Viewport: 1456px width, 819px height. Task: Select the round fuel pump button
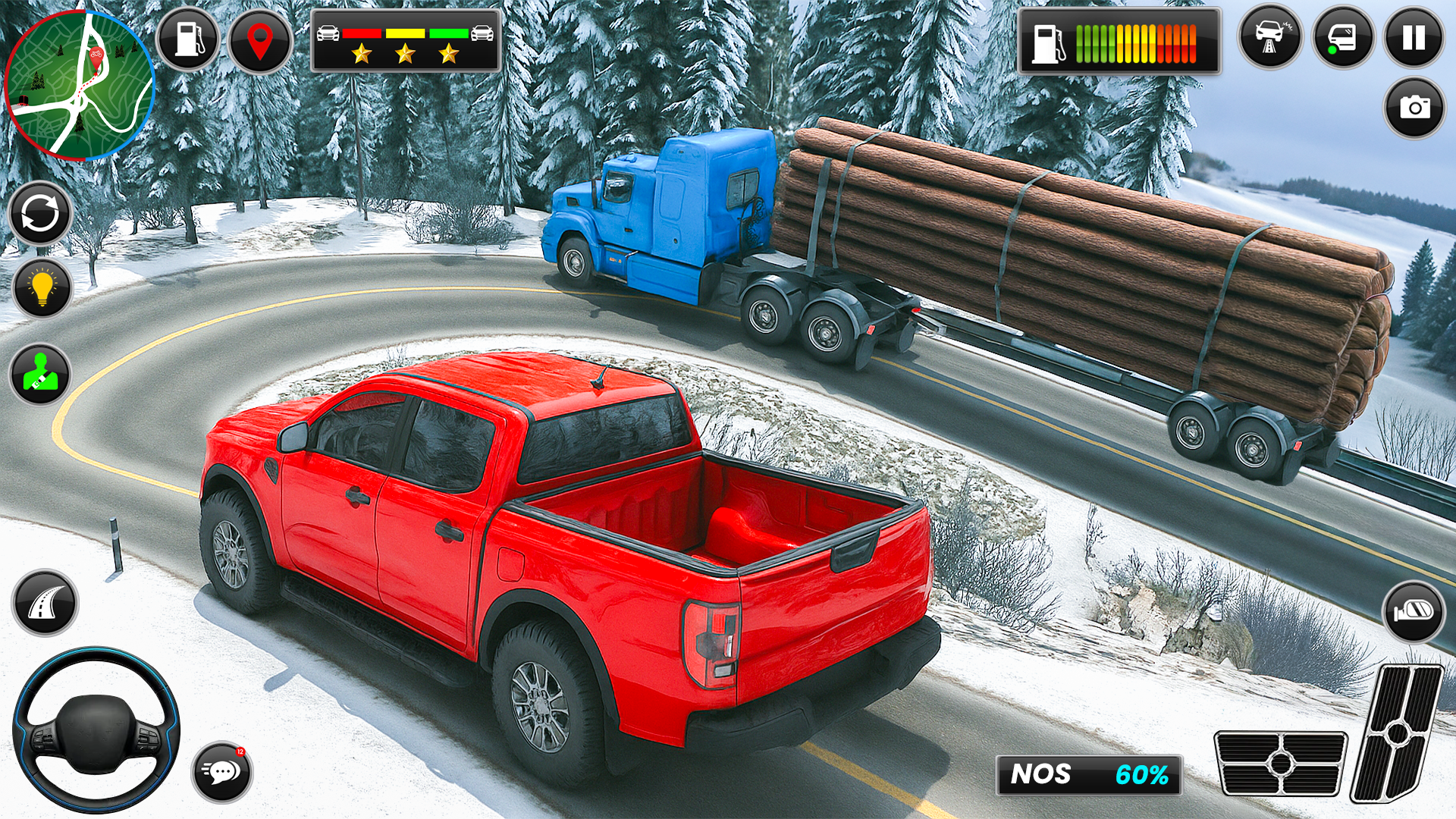tap(188, 39)
